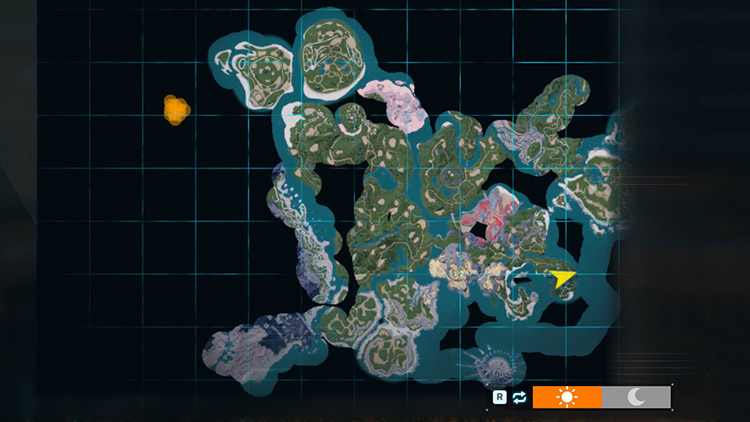This screenshot has height=422, width=750.
Task: Click the day/night swap arrows icon
Action: coord(519,397)
